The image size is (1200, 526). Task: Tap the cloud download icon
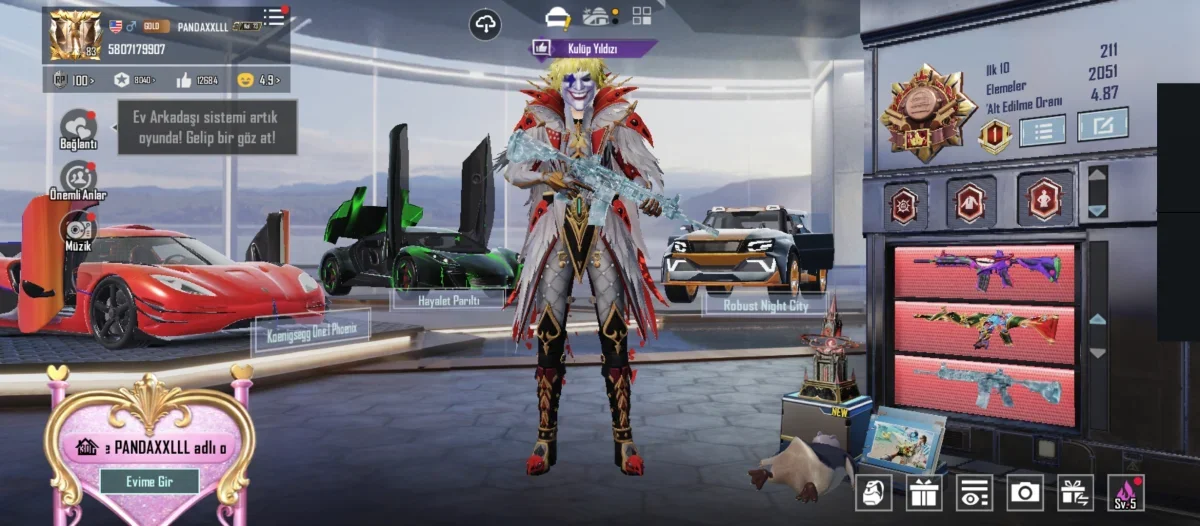coord(485,24)
